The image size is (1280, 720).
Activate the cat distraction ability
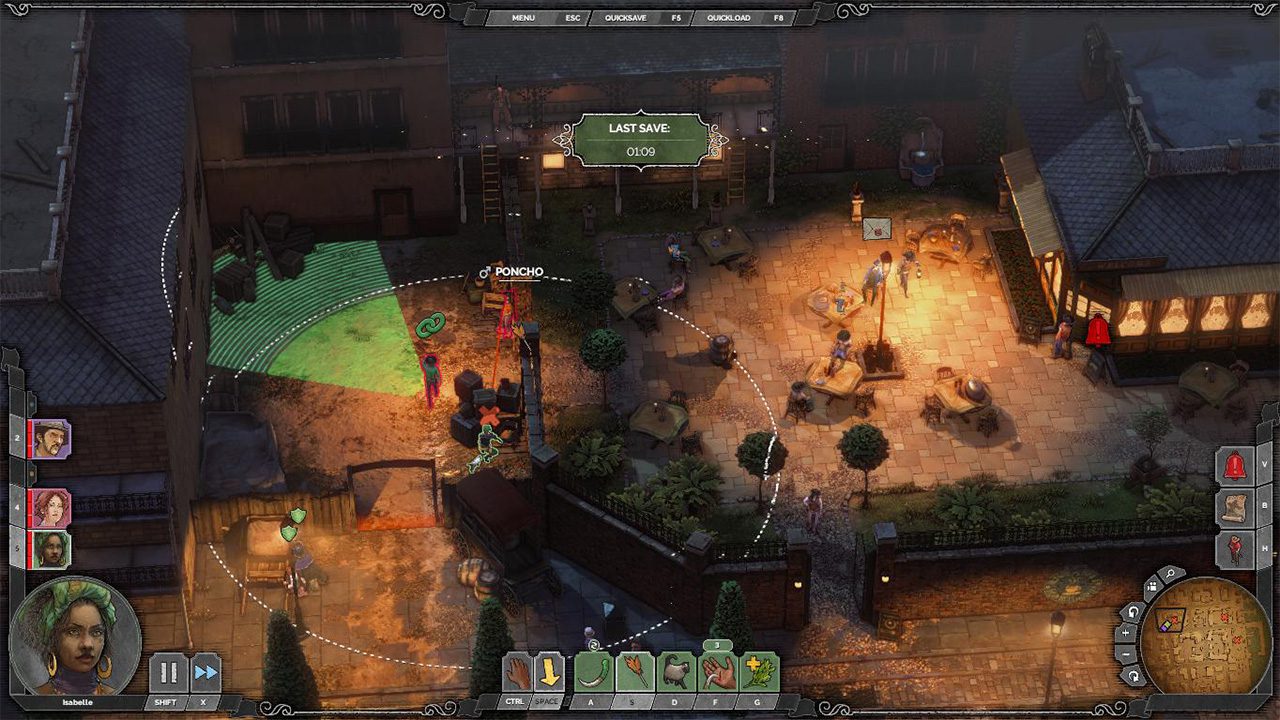point(677,672)
